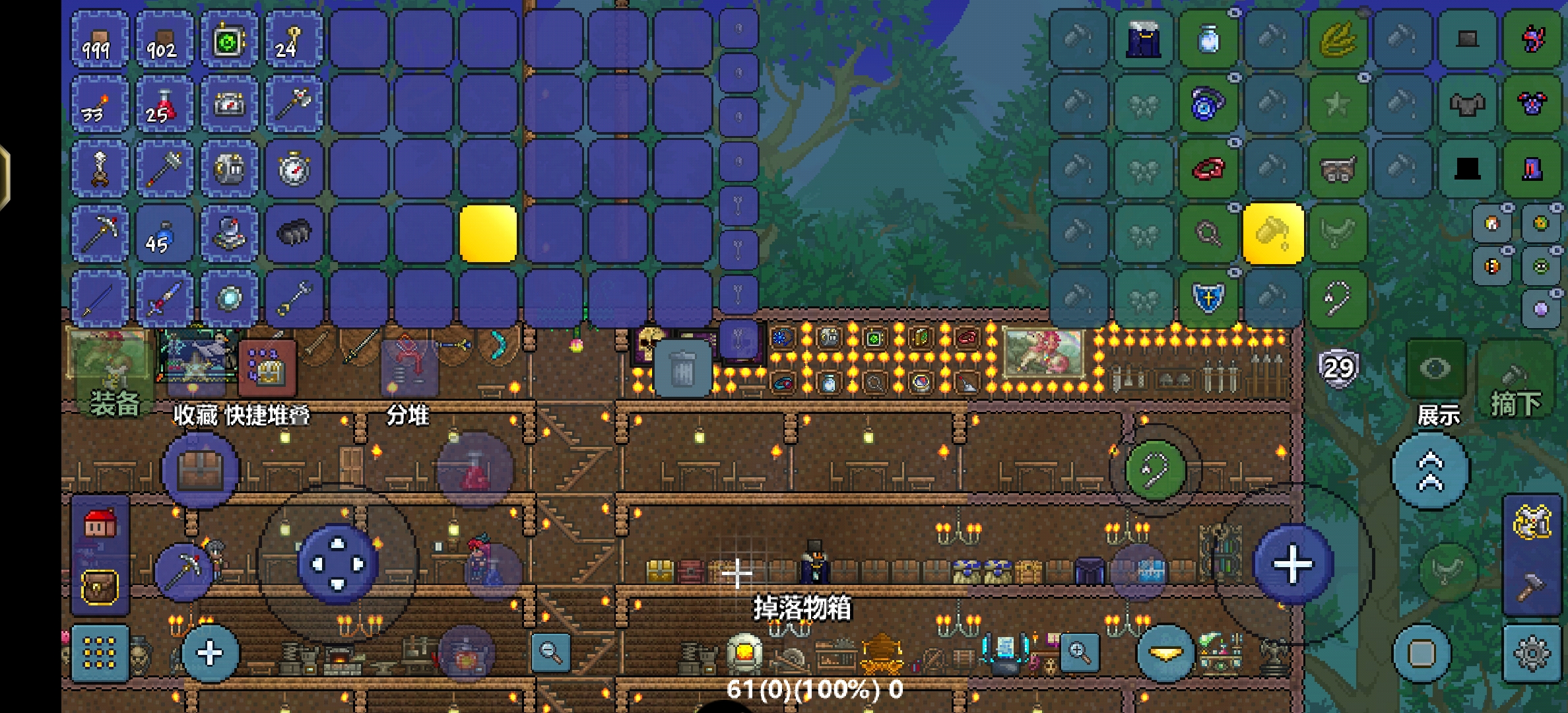Tap the double-arrow jump button
Viewport: 1568px width, 713px height.
pos(1430,471)
